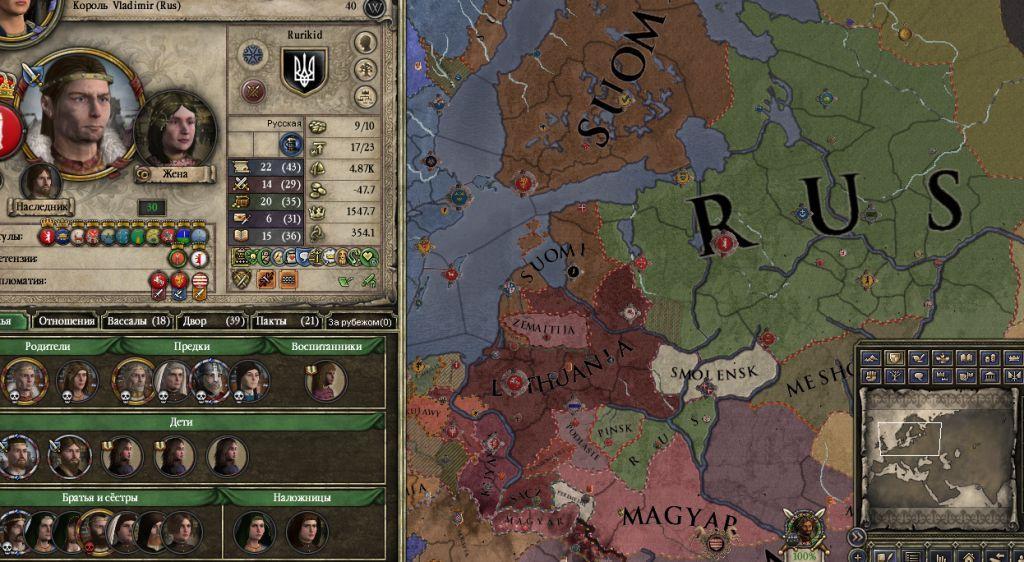Viewport: 1024px width, 562px height.
Task: Click the world minimap
Action: pyautogui.click(x=938, y=455)
